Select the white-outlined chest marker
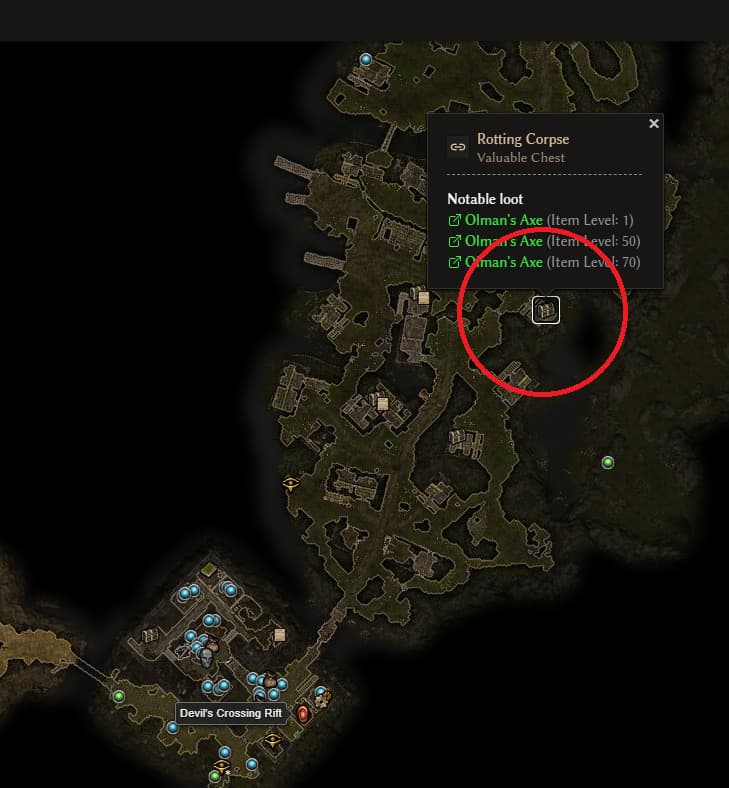The width and height of the screenshot is (729, 788). point(545,310)
